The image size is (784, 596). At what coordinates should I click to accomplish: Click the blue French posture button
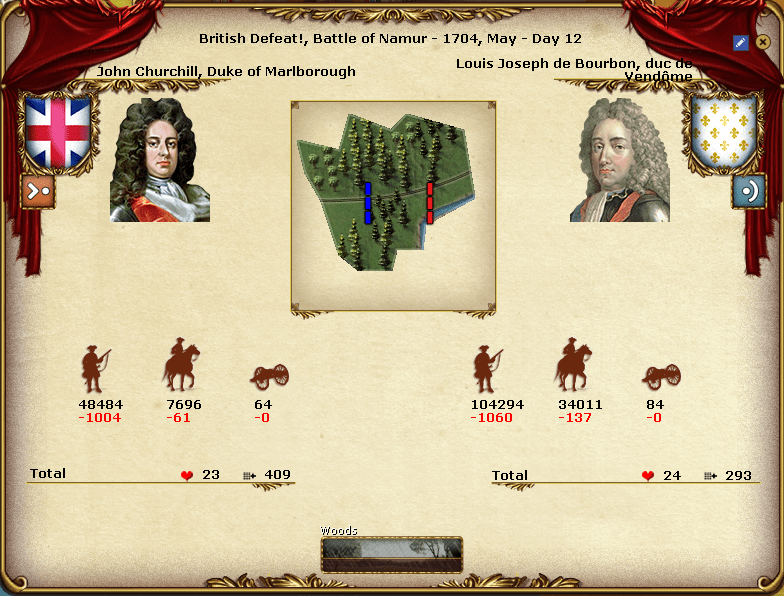coord(748,191)
